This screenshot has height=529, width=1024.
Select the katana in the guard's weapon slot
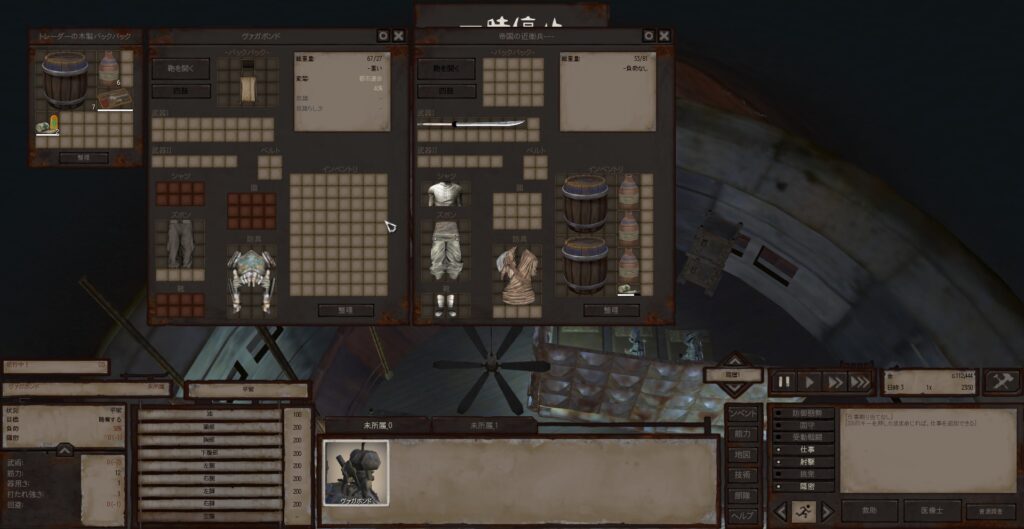[x=471, y=124]
